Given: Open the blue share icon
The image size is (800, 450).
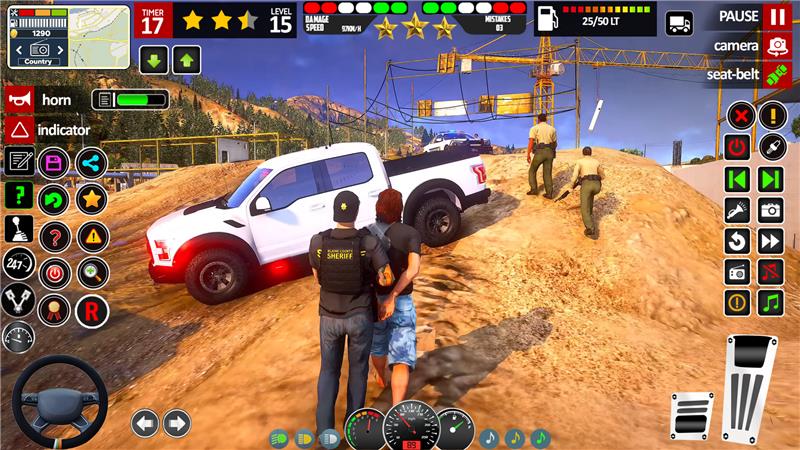Looking at the screenshot, I should click(91, 163).
